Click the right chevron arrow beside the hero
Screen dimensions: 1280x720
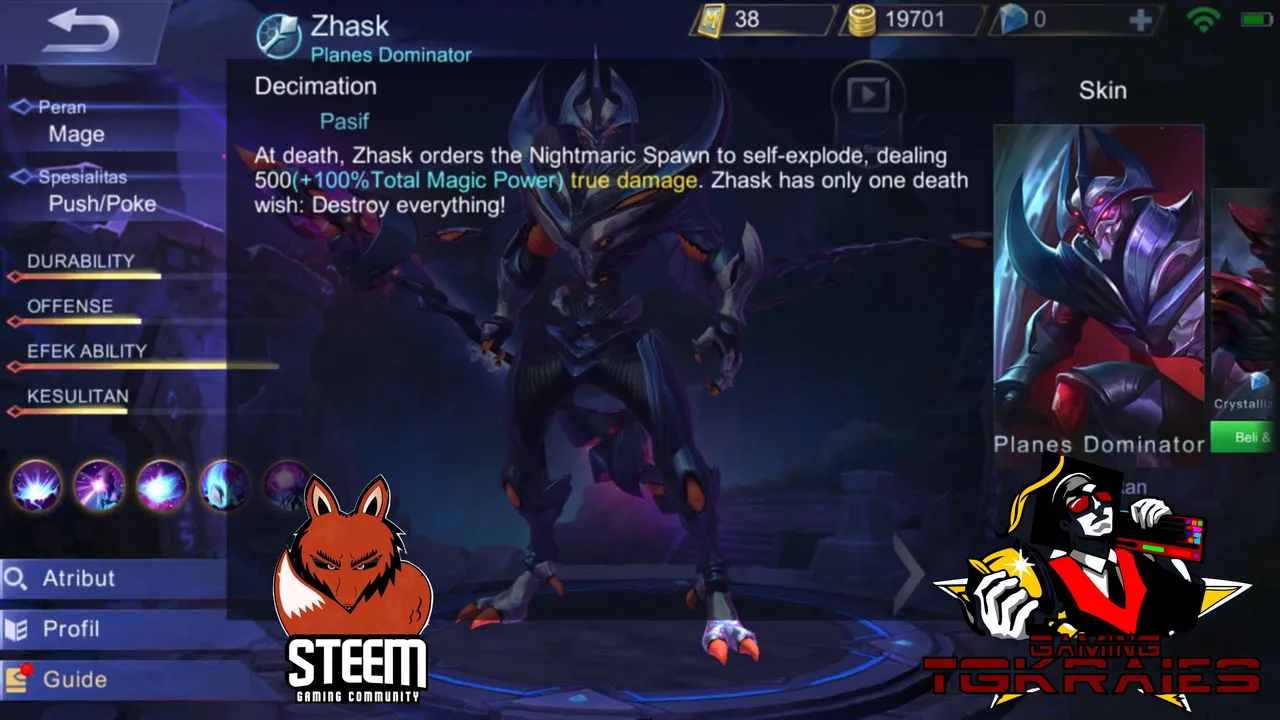coord(910,572)
